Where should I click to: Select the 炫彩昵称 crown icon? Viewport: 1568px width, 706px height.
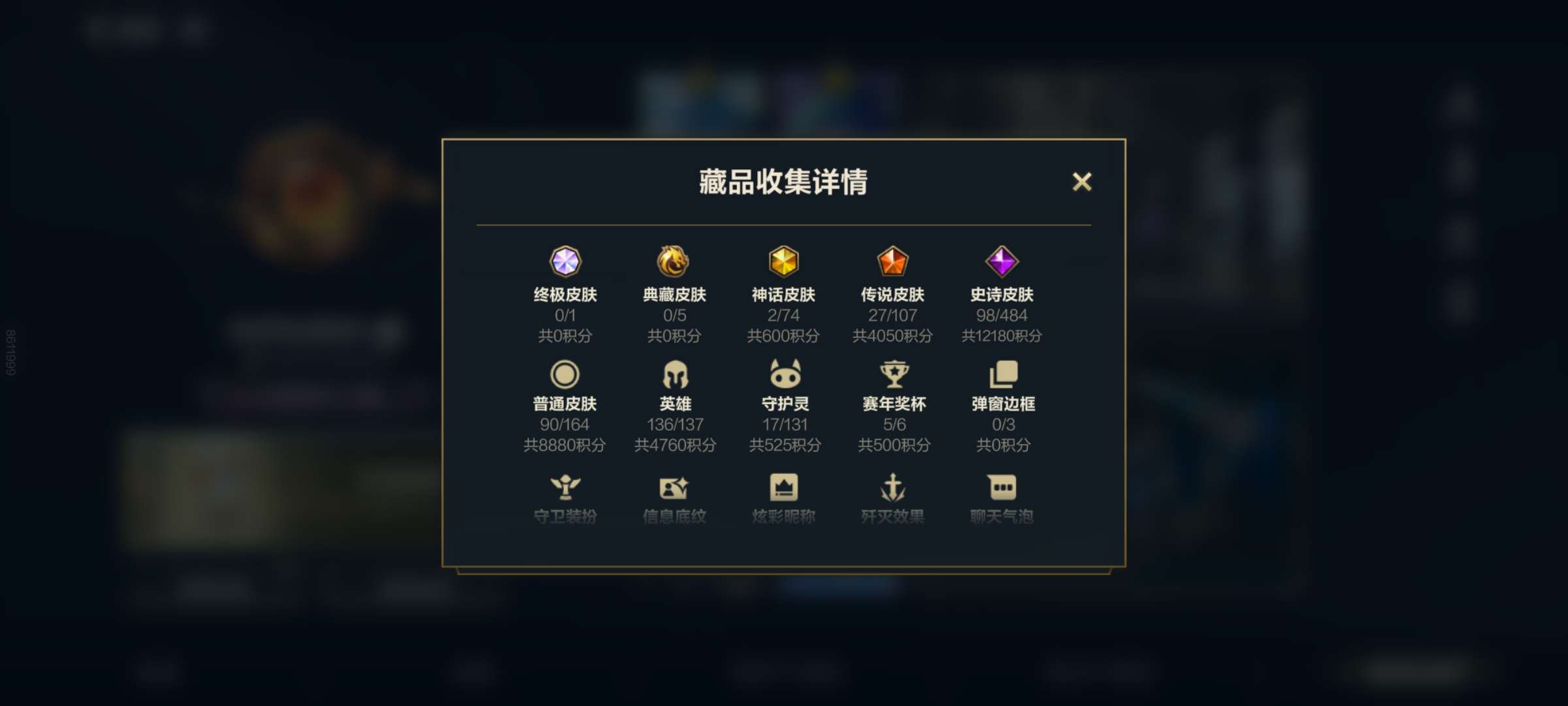pos(784,487)
